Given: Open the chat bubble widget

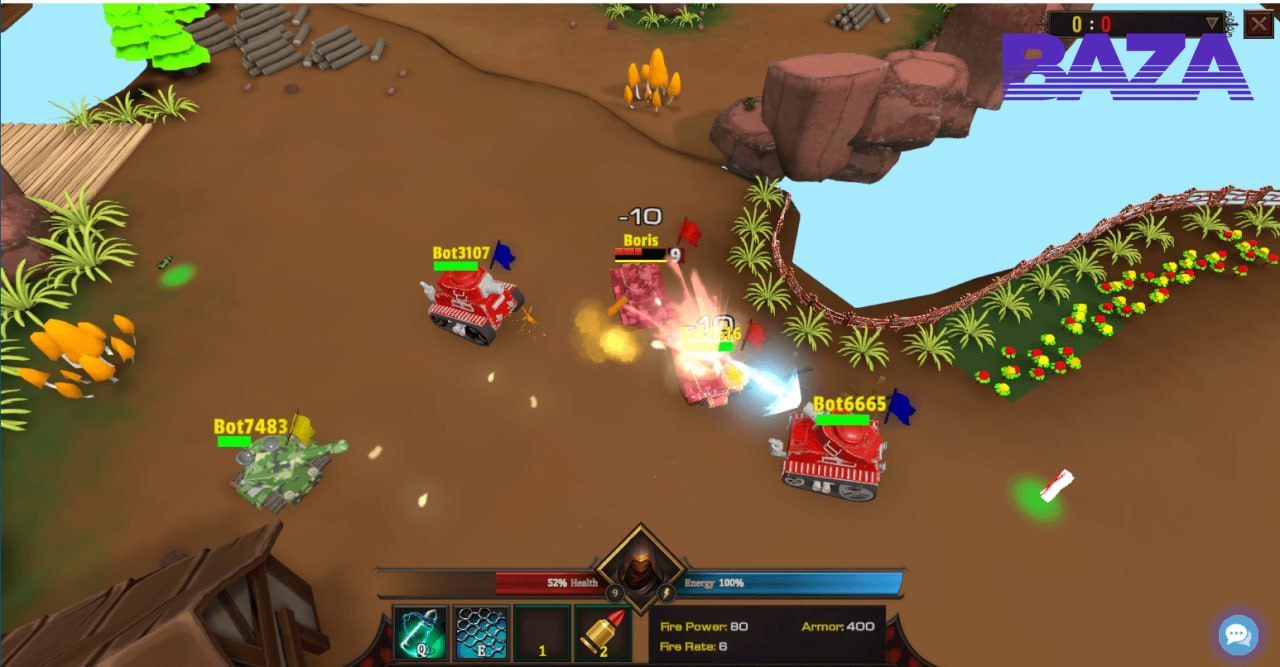Looking at the screenshot, I should [x=1237, y=635].
